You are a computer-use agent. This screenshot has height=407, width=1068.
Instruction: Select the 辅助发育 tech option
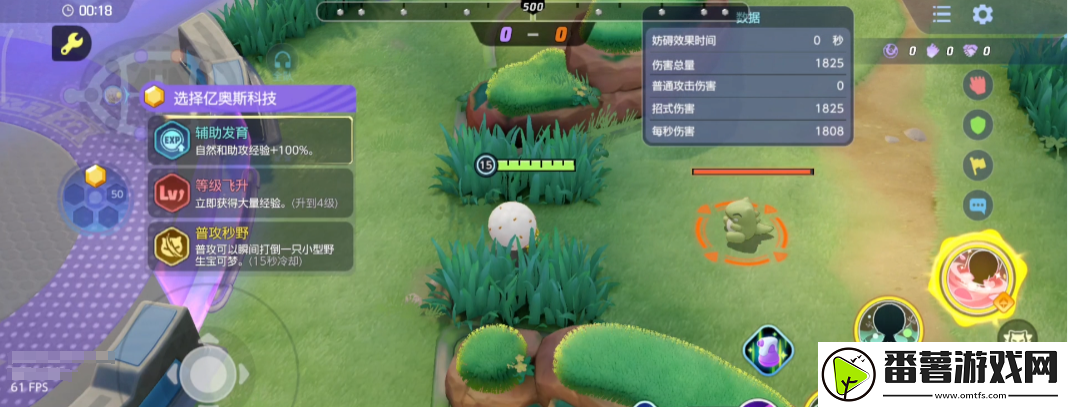(x=251, y=141)
